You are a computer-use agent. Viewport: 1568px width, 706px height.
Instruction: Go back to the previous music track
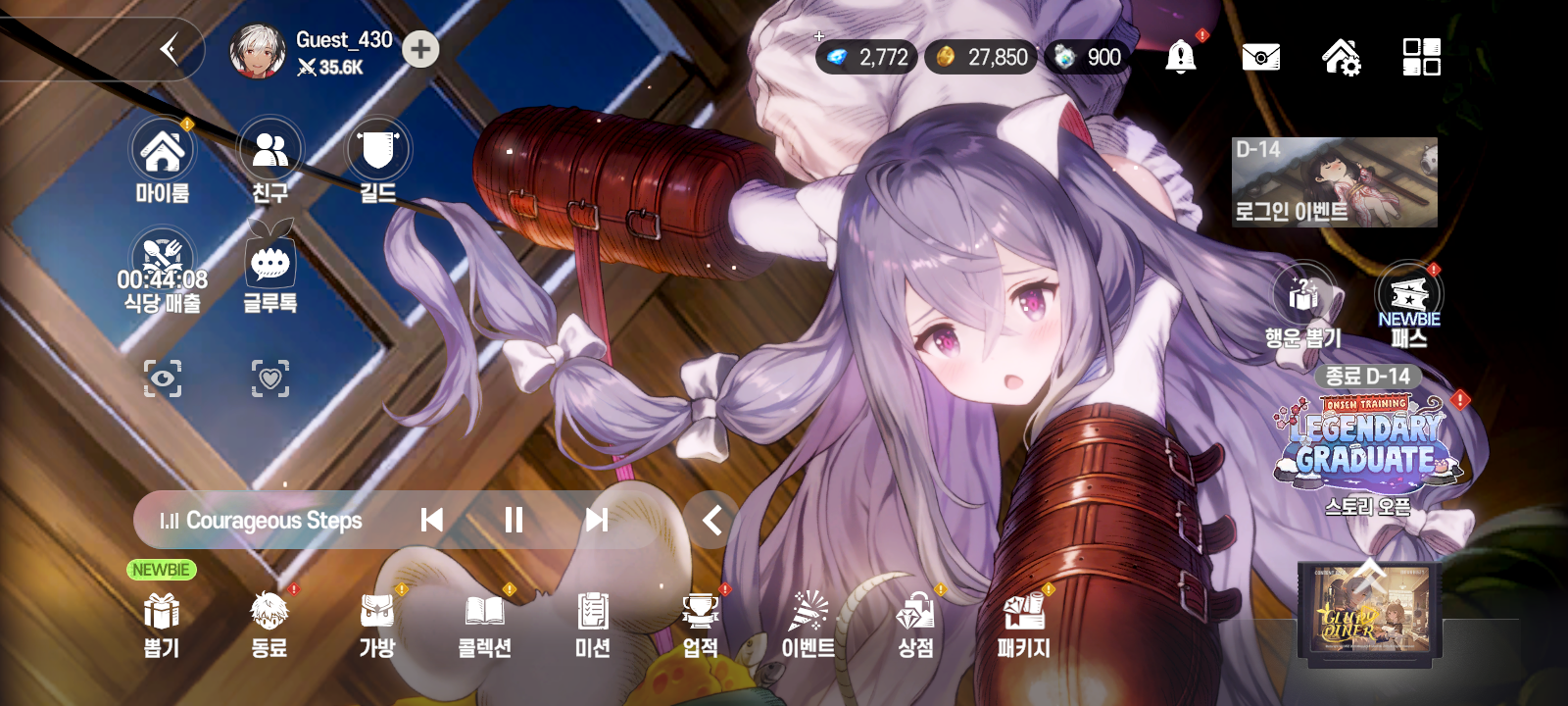coord(431,520)
